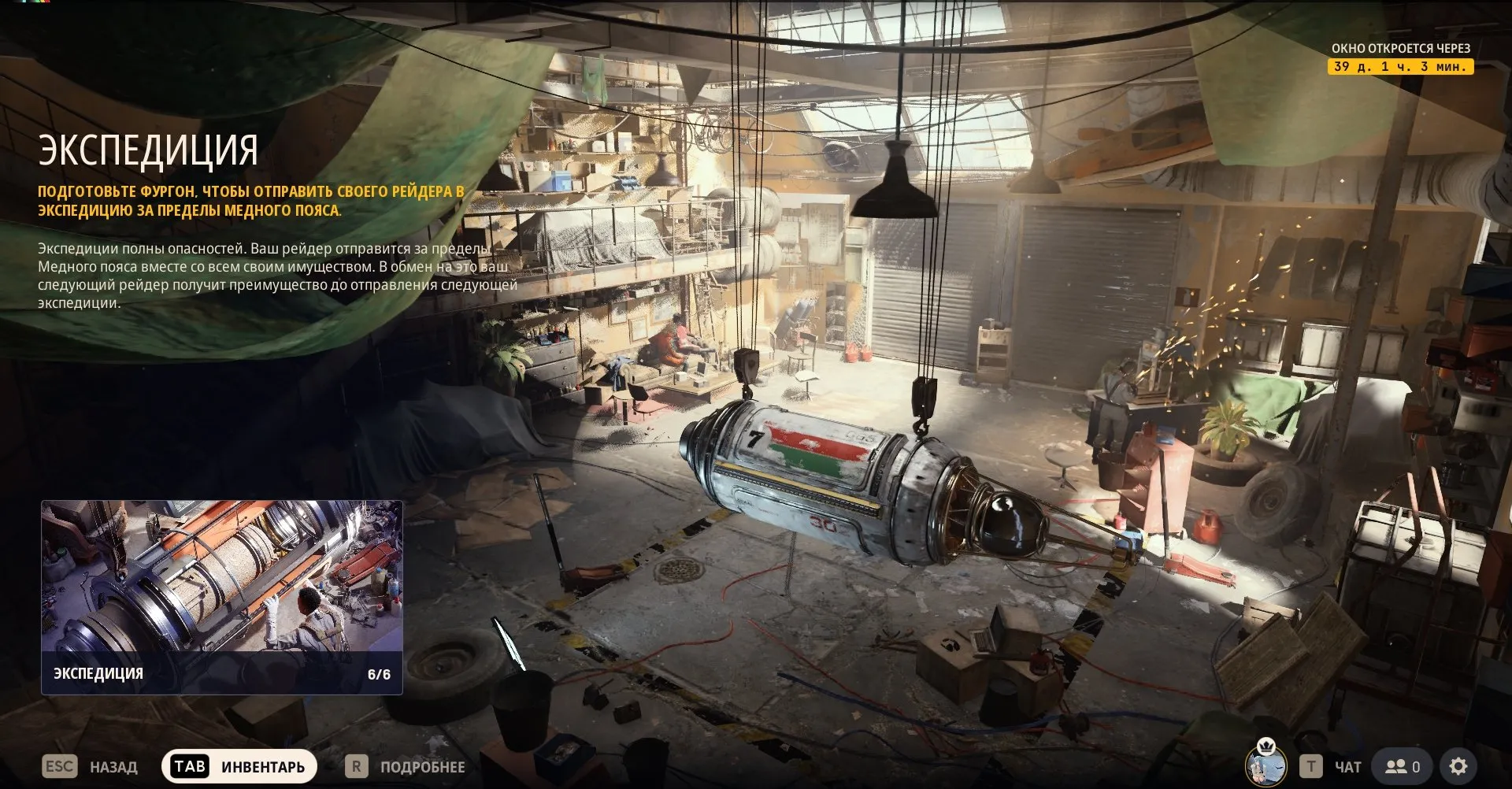The image size is (1512, 789).
Task: Open the gear settings icon
Action: [1458, 766]
